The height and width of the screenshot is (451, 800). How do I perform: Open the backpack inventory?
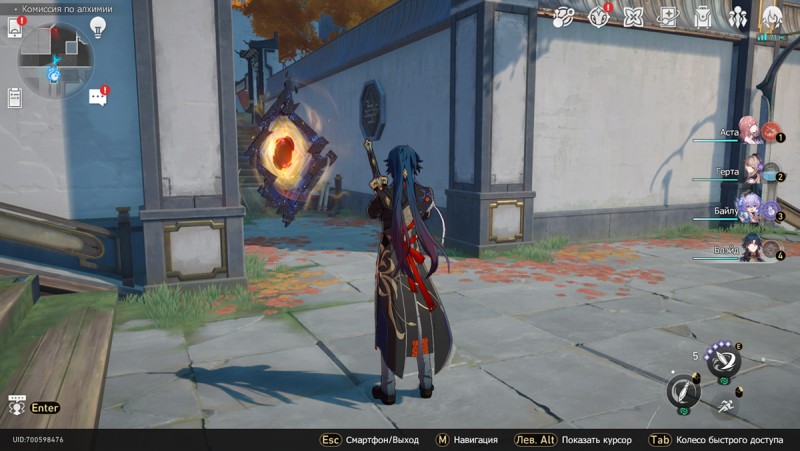coord(703,16)
